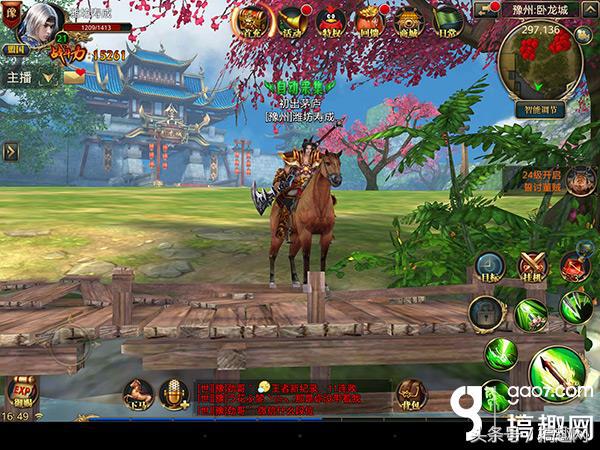Select the 目标 target button

pos(489,267)
